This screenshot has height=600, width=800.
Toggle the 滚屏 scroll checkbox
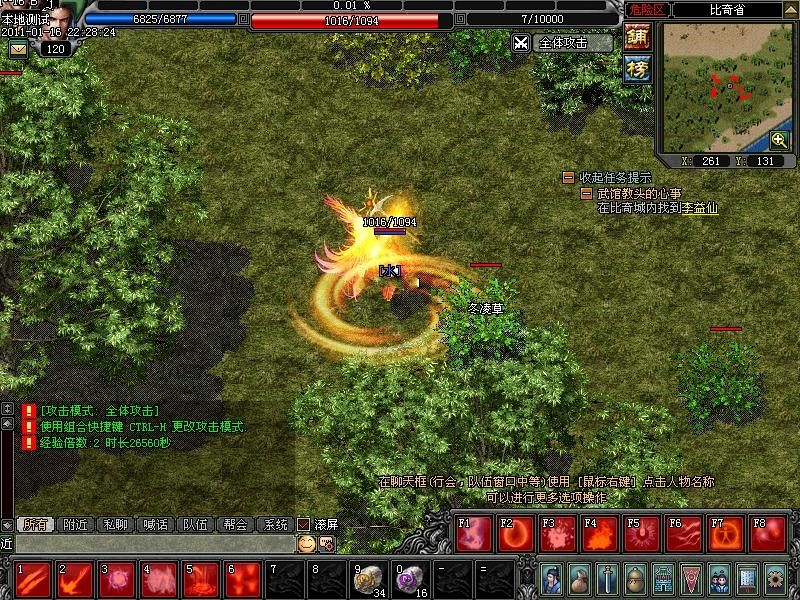pos(304,524)
